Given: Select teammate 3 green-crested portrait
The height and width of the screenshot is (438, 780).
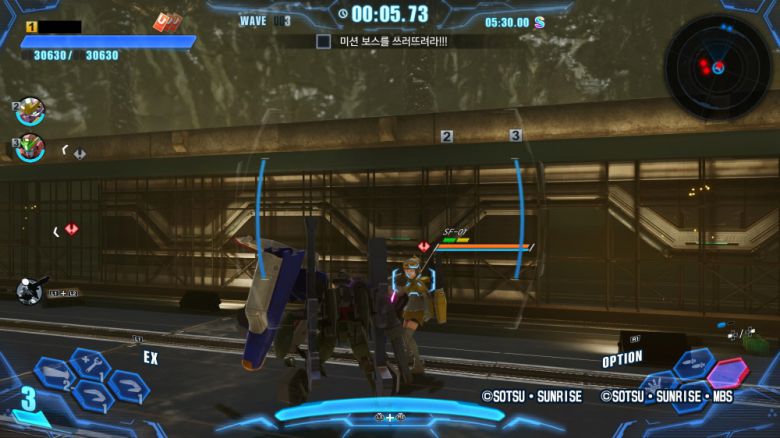Looking at the screenshot, I should (31, 148).
